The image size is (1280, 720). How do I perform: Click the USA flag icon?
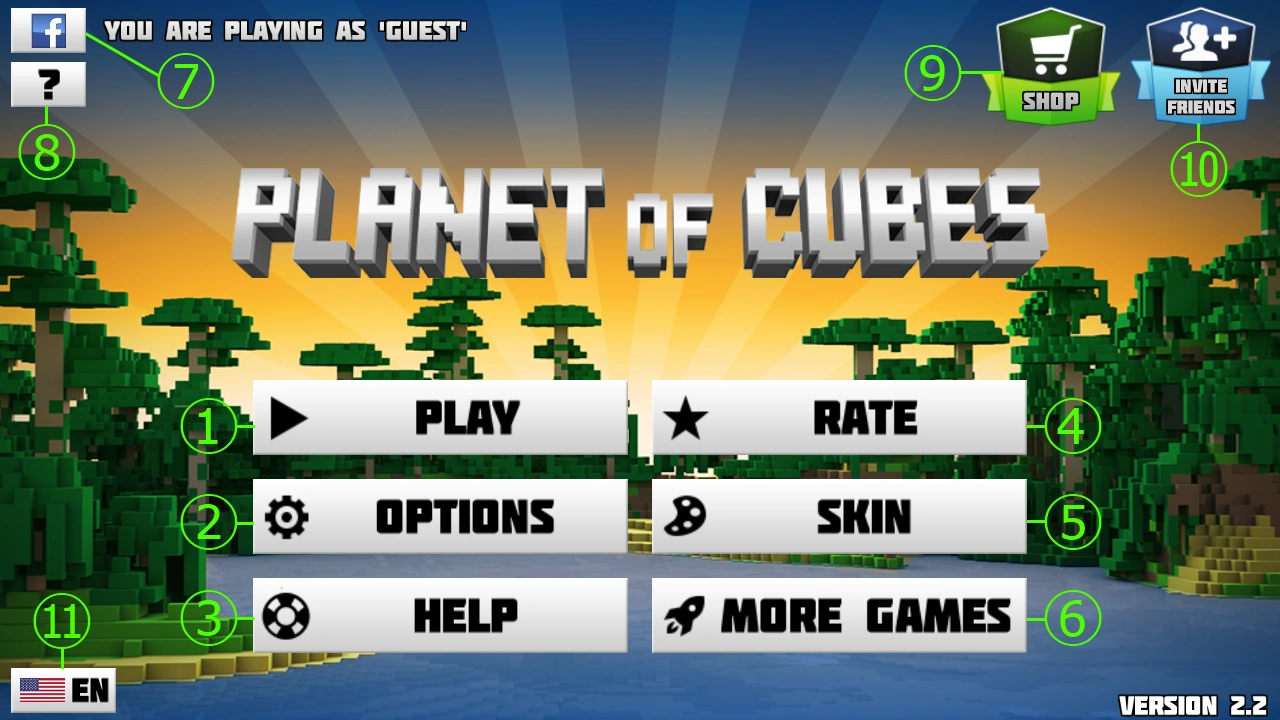[42, 689]
